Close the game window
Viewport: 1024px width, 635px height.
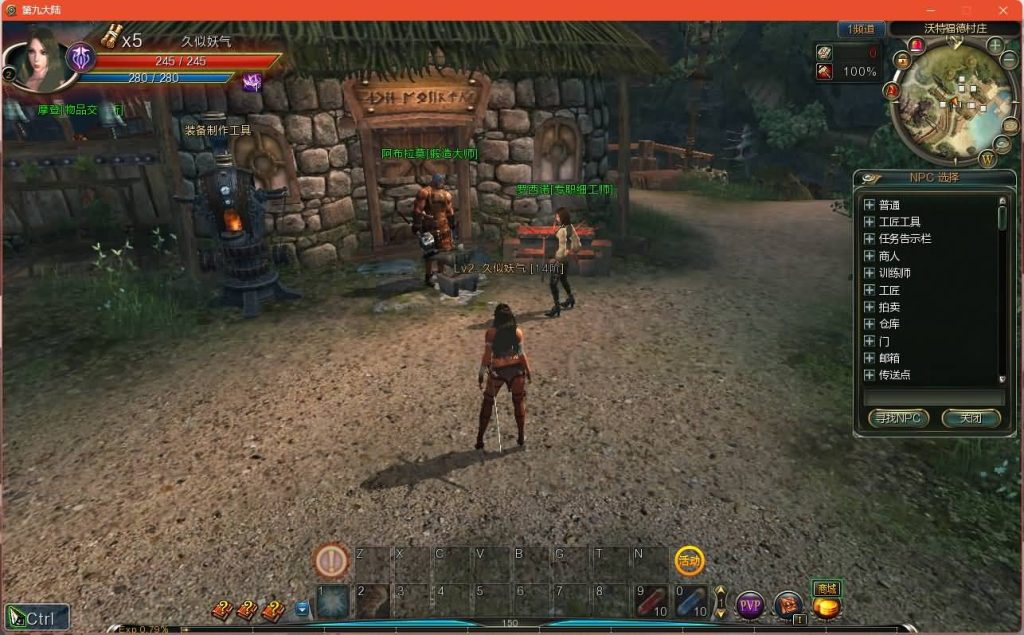click(1003, 10)
